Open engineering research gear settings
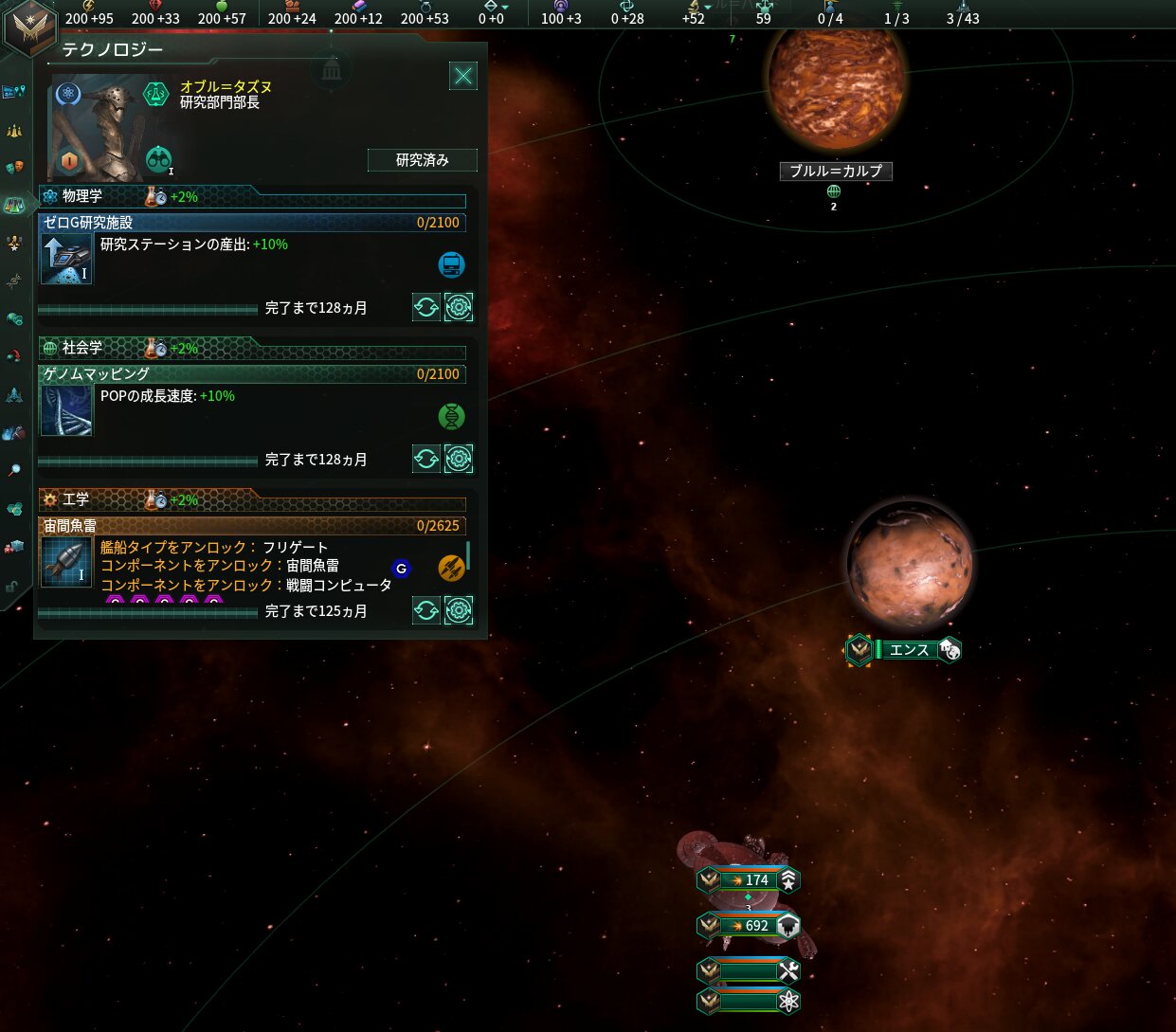Viewport: 1176px width, 1032px height. click(459, 610)
